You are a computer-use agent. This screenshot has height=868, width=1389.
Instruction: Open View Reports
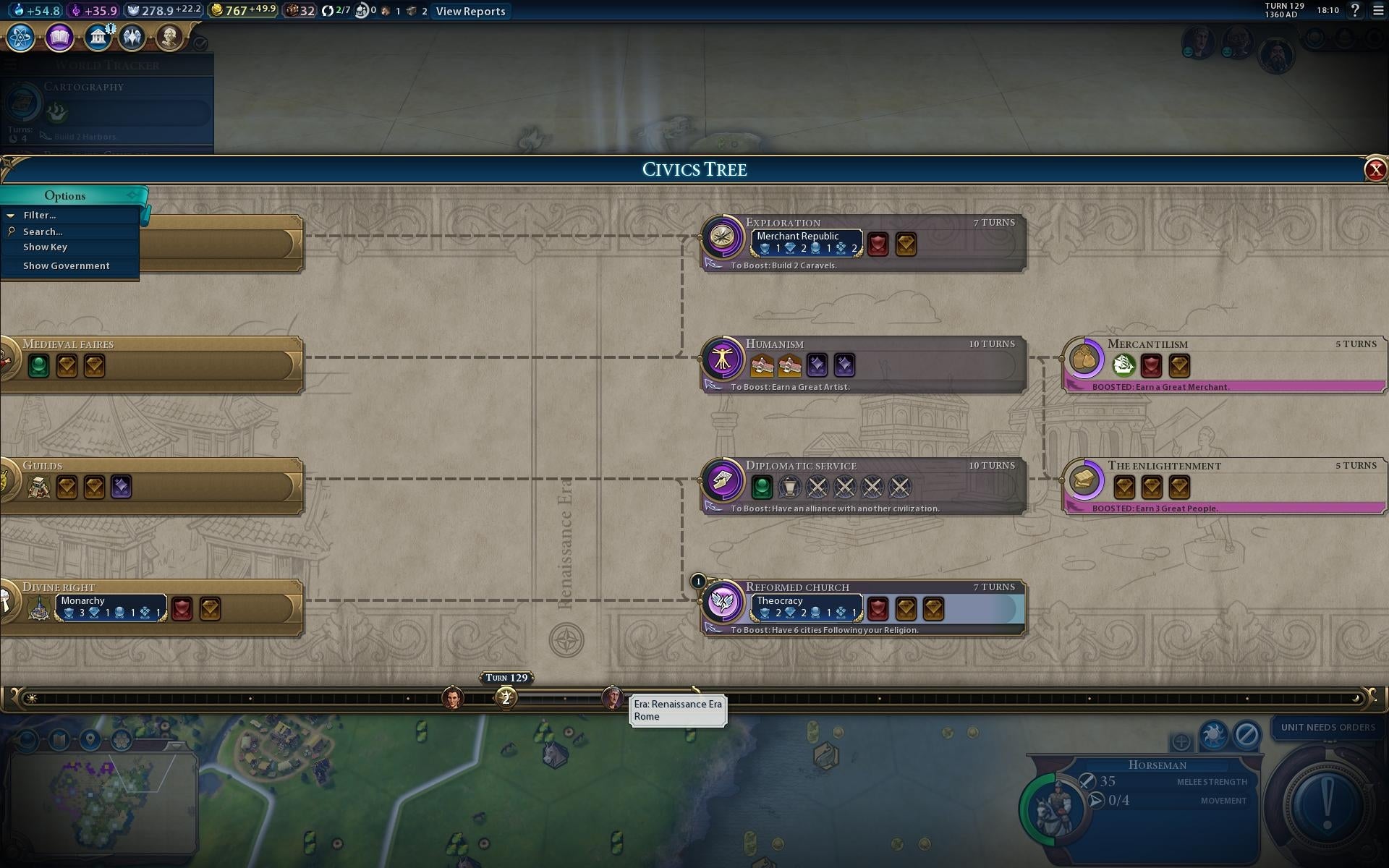(470, 12)
